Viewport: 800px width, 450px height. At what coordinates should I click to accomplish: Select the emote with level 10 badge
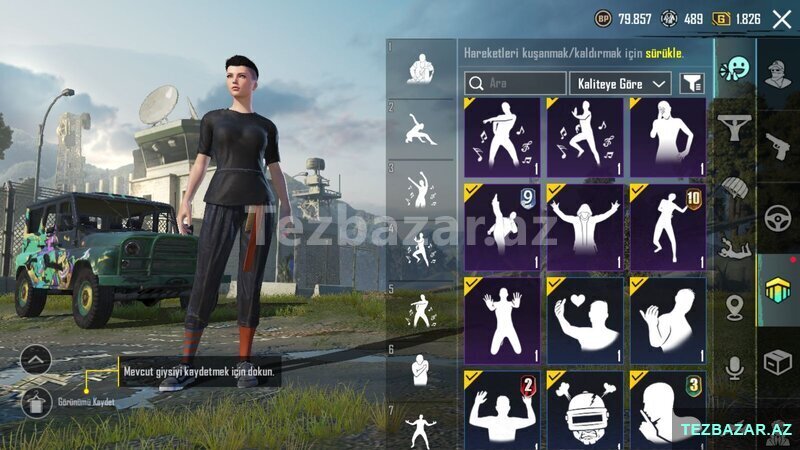(x=667, y=226)
